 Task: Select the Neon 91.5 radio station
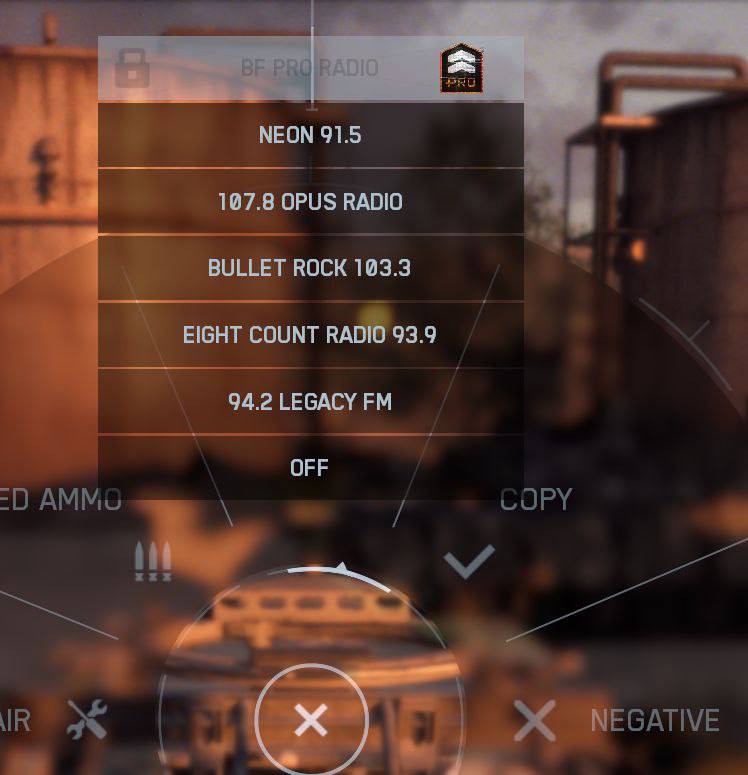310,135
